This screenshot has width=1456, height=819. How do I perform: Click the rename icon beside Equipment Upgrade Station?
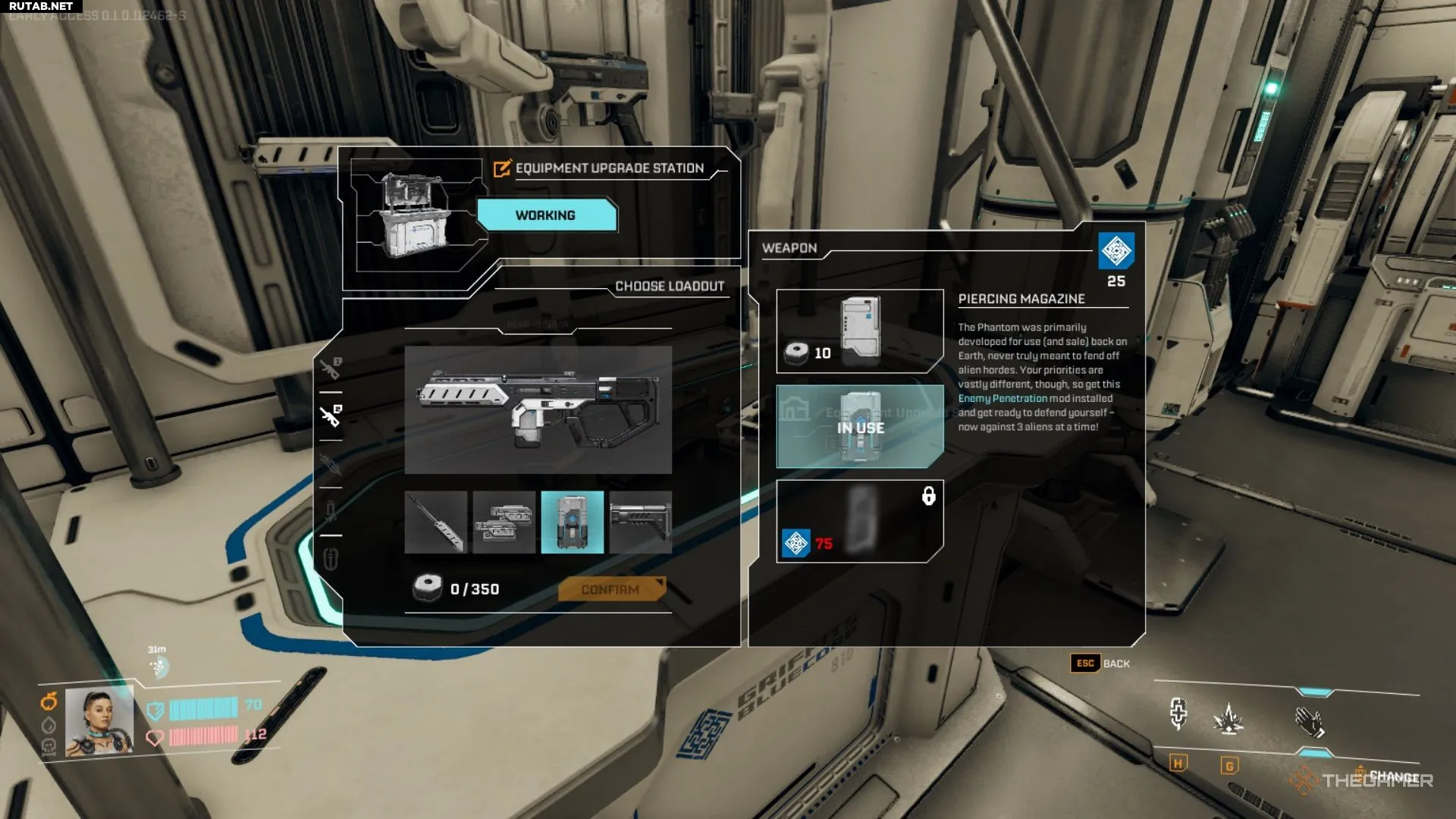tap(501, 168)
